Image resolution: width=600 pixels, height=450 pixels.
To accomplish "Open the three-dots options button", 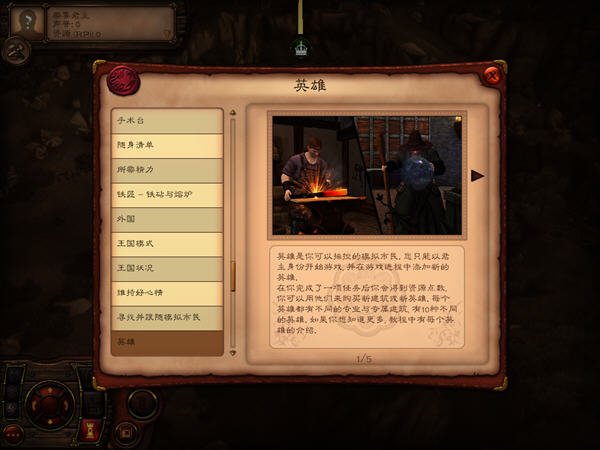I will (13, 435).
